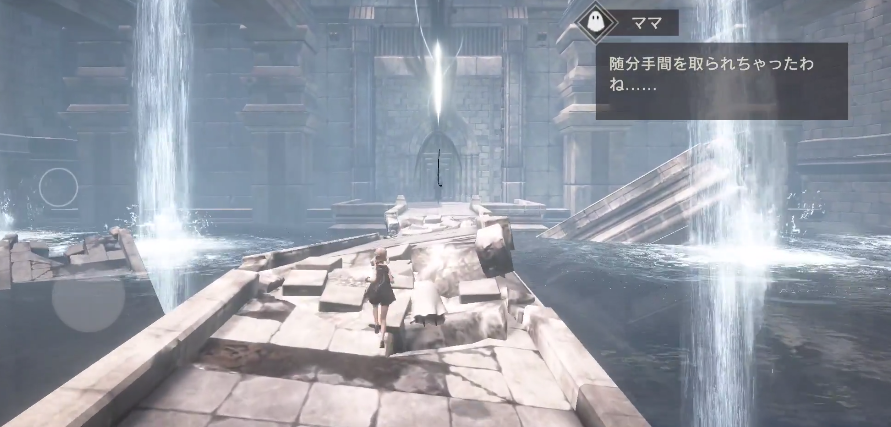Tap the small outlined ring control
Image resolution: width=891 pixels, height=427 pixels.
click(59, 187)
